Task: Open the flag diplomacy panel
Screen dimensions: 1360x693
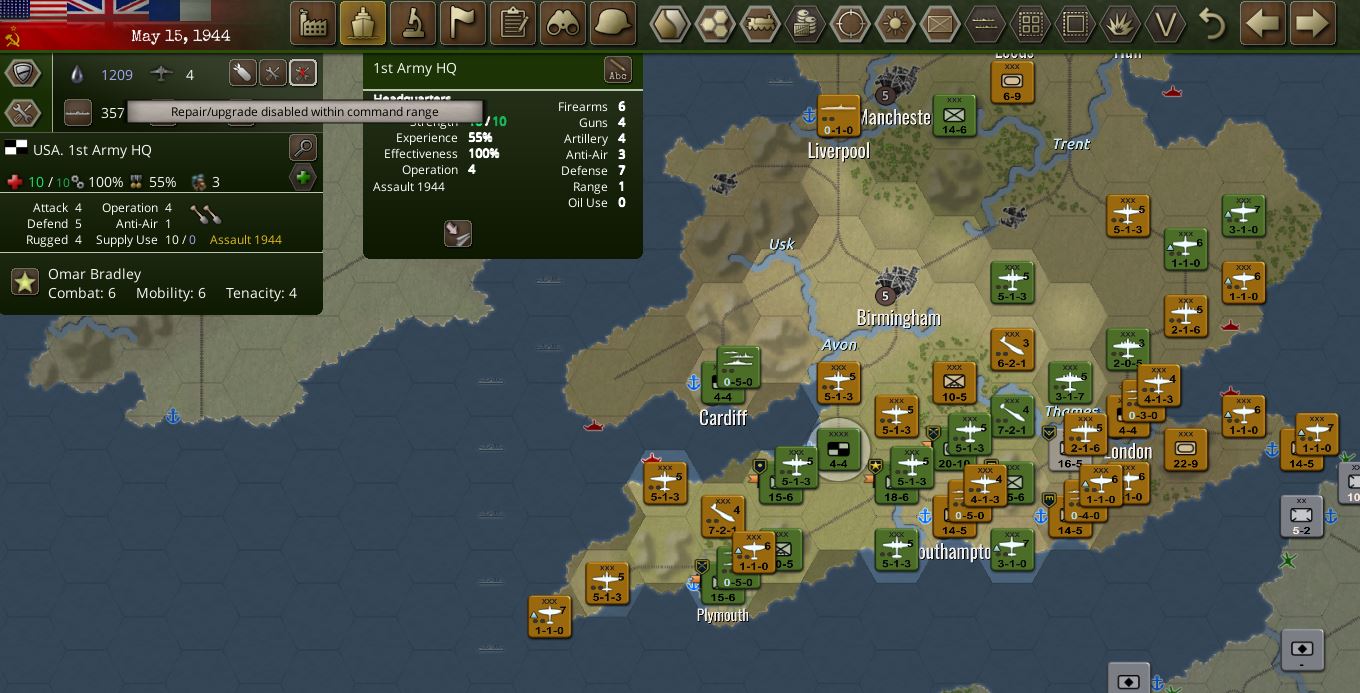Action: tap(462, 23)
